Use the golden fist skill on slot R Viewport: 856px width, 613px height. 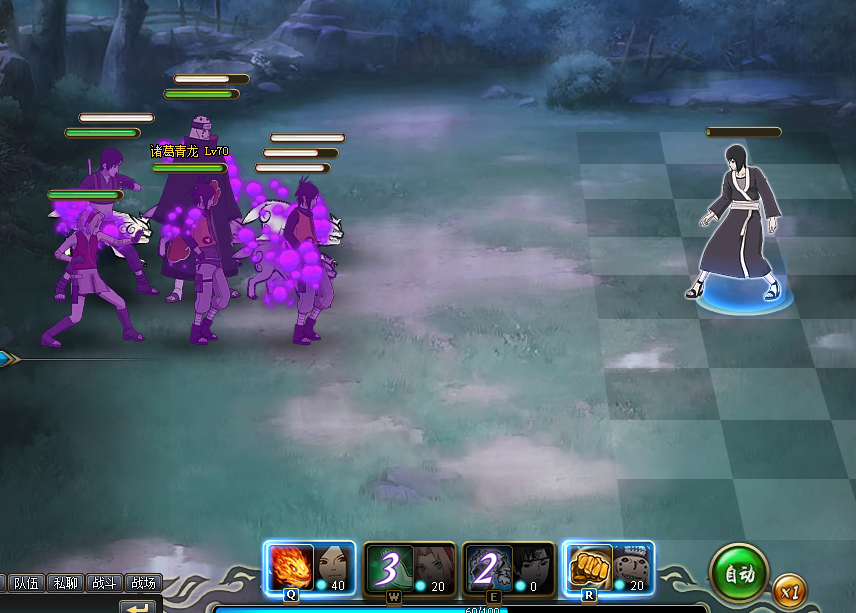[x=589, y=568]
